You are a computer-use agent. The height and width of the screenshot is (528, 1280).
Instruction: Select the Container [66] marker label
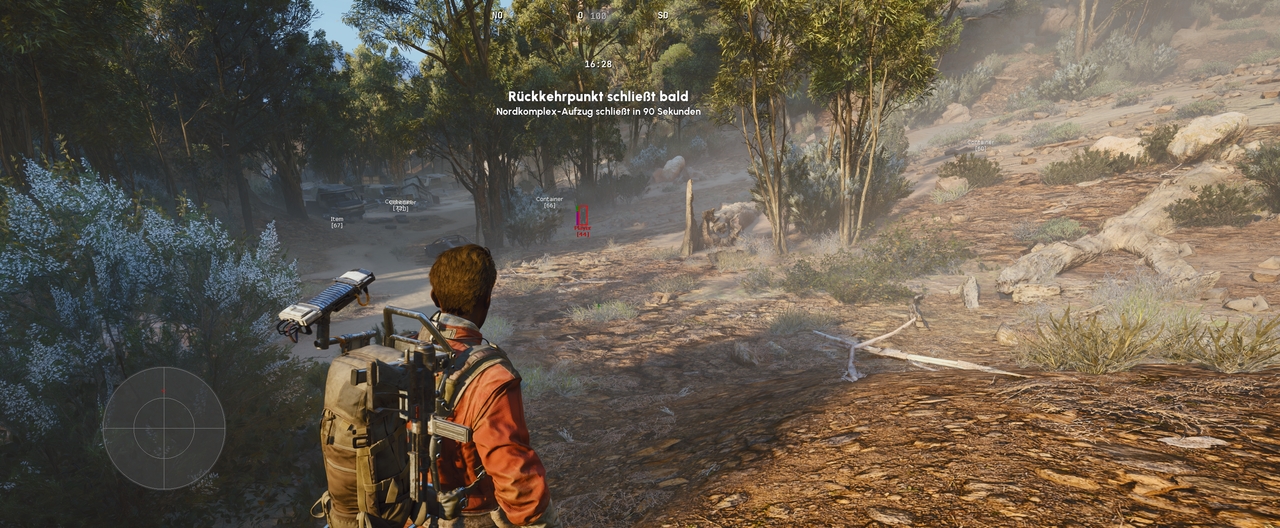click(x=549, y=202)
